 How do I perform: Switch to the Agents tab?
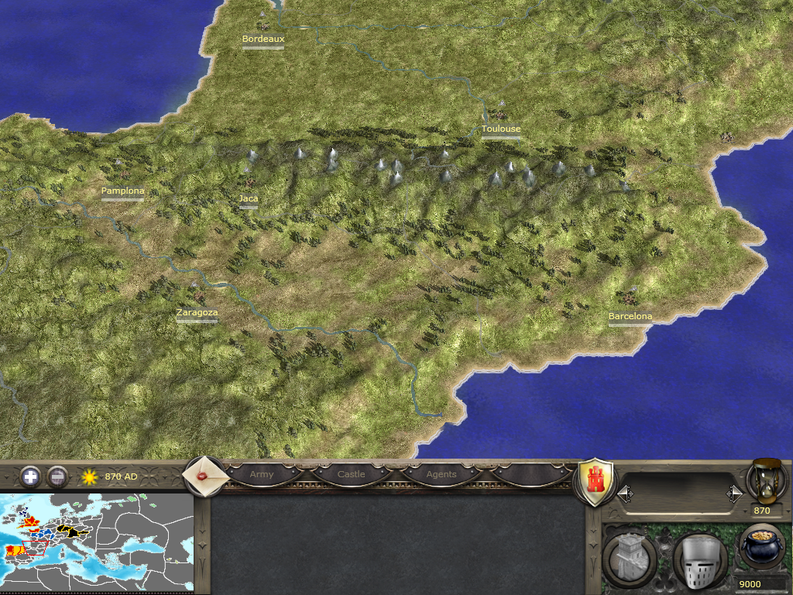[x=441, y=474]
